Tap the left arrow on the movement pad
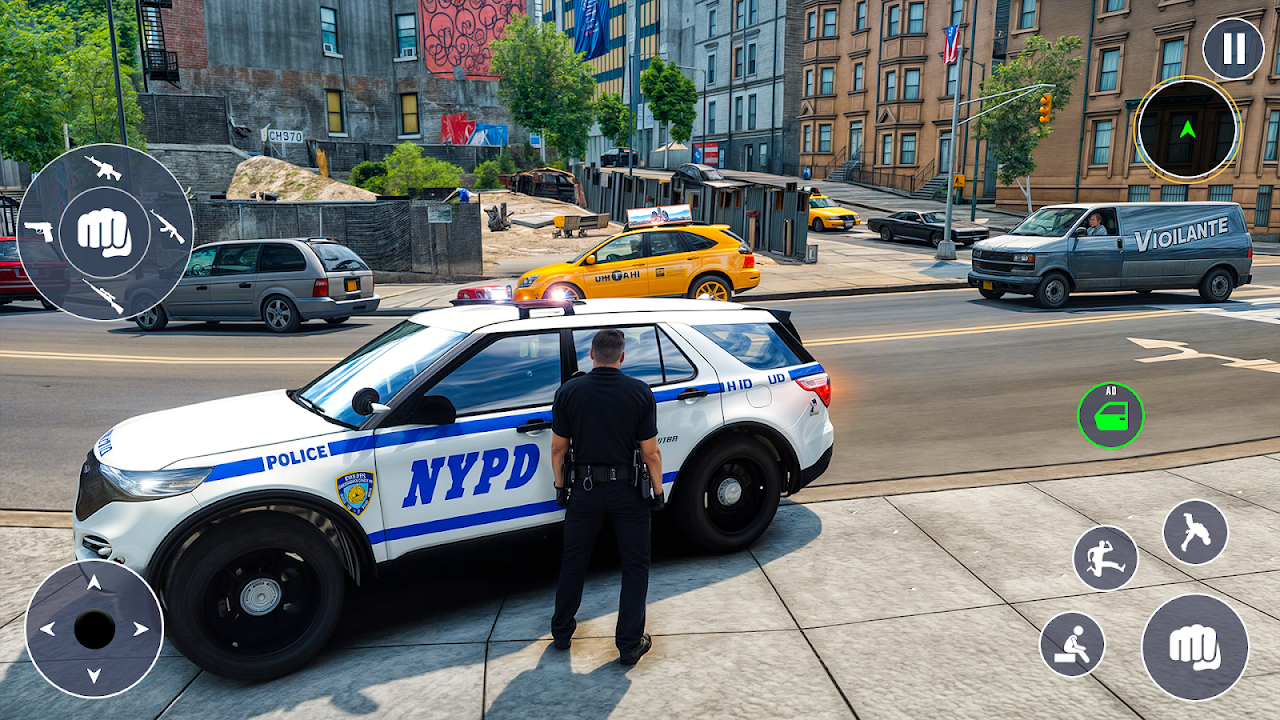 point(47,629)
